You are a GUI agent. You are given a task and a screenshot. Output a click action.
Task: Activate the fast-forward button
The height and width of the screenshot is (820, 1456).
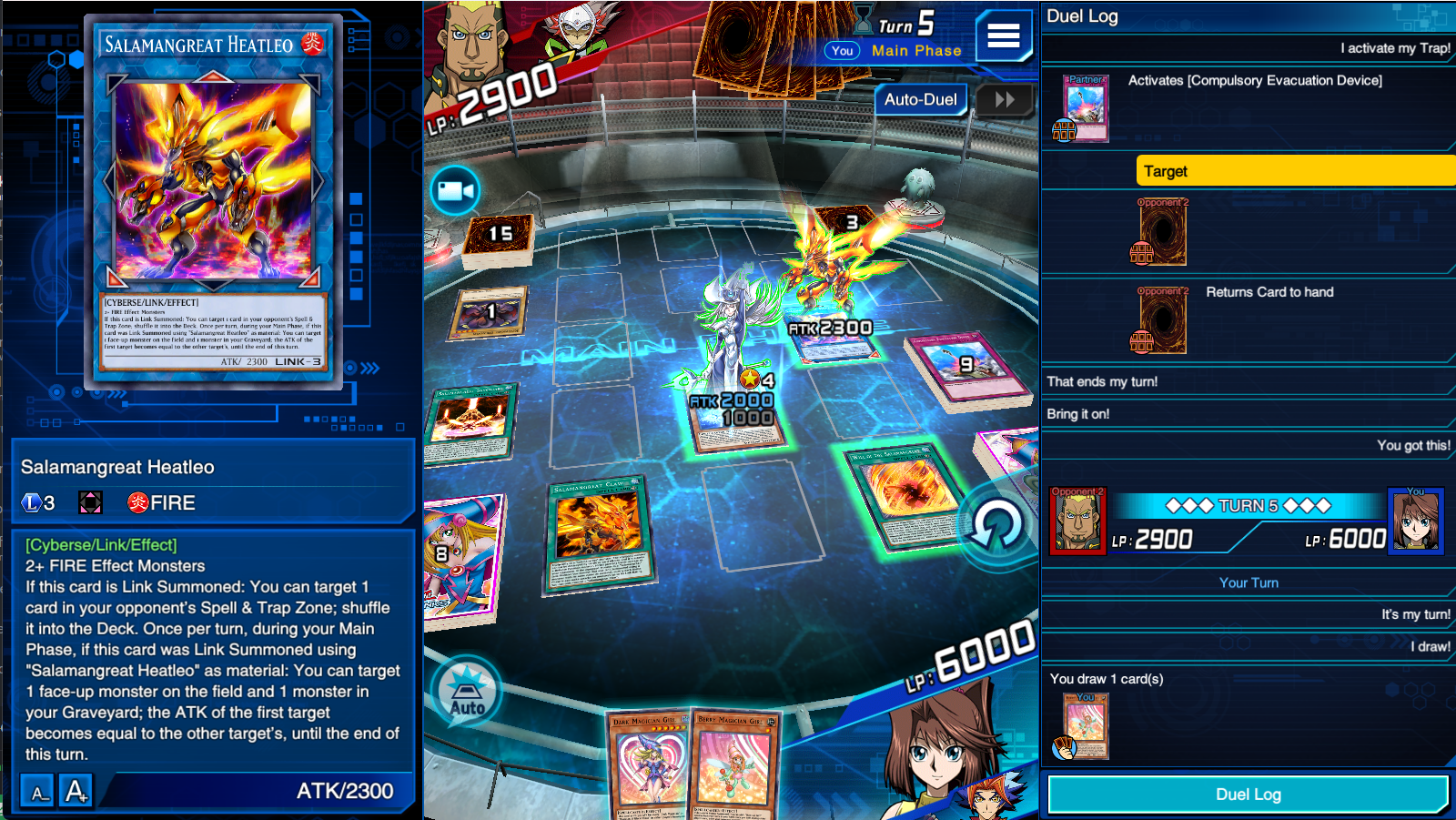1005,99
